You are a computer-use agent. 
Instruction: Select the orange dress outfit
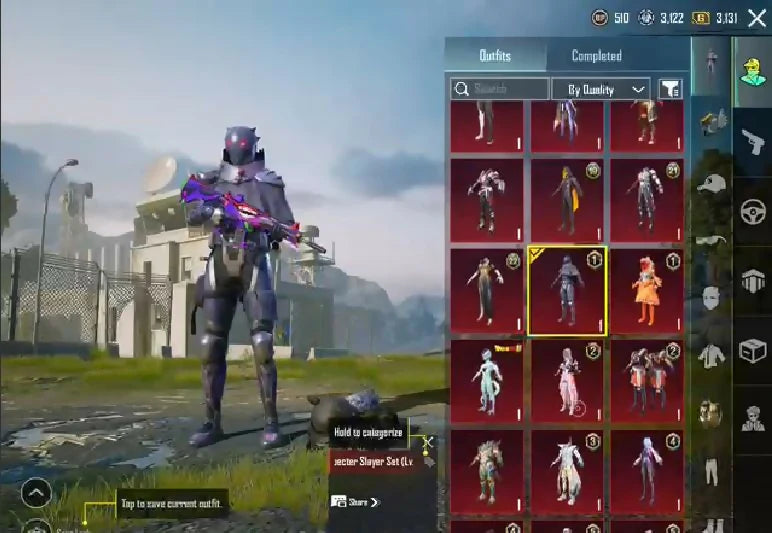pos(646,290)
